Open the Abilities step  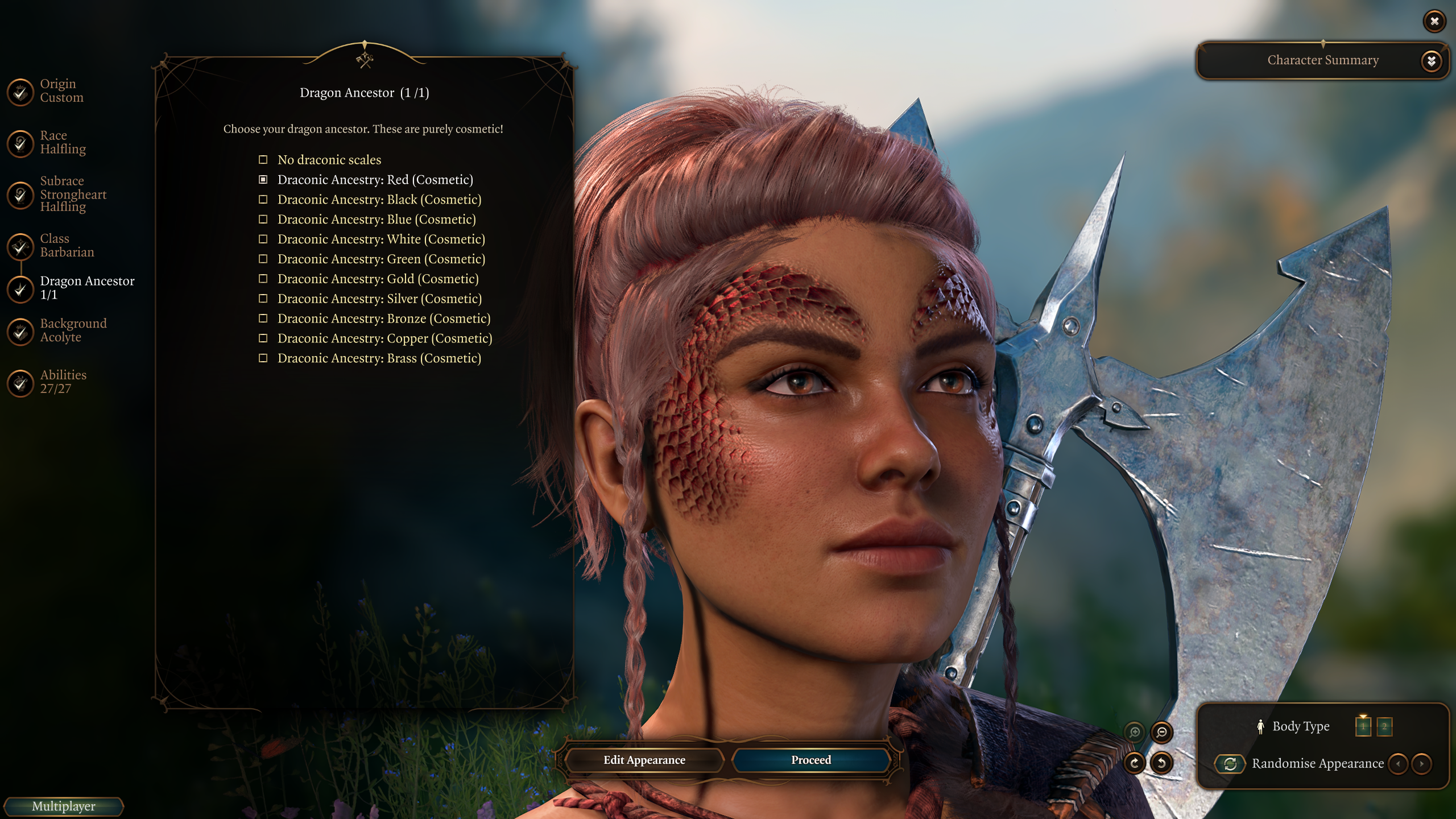click(x=63, y=382)
